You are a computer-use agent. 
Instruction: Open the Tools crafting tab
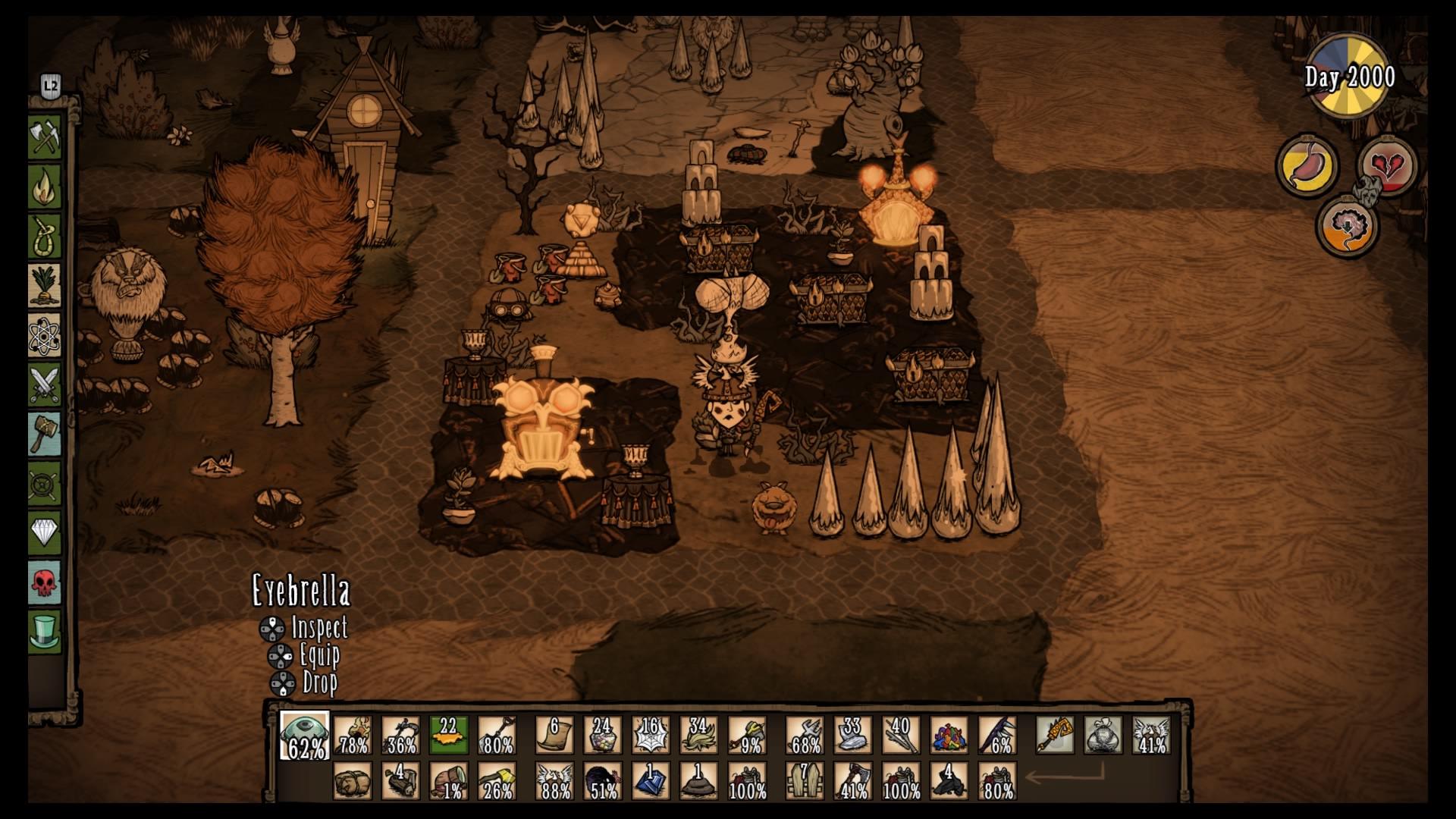[45, 138]
